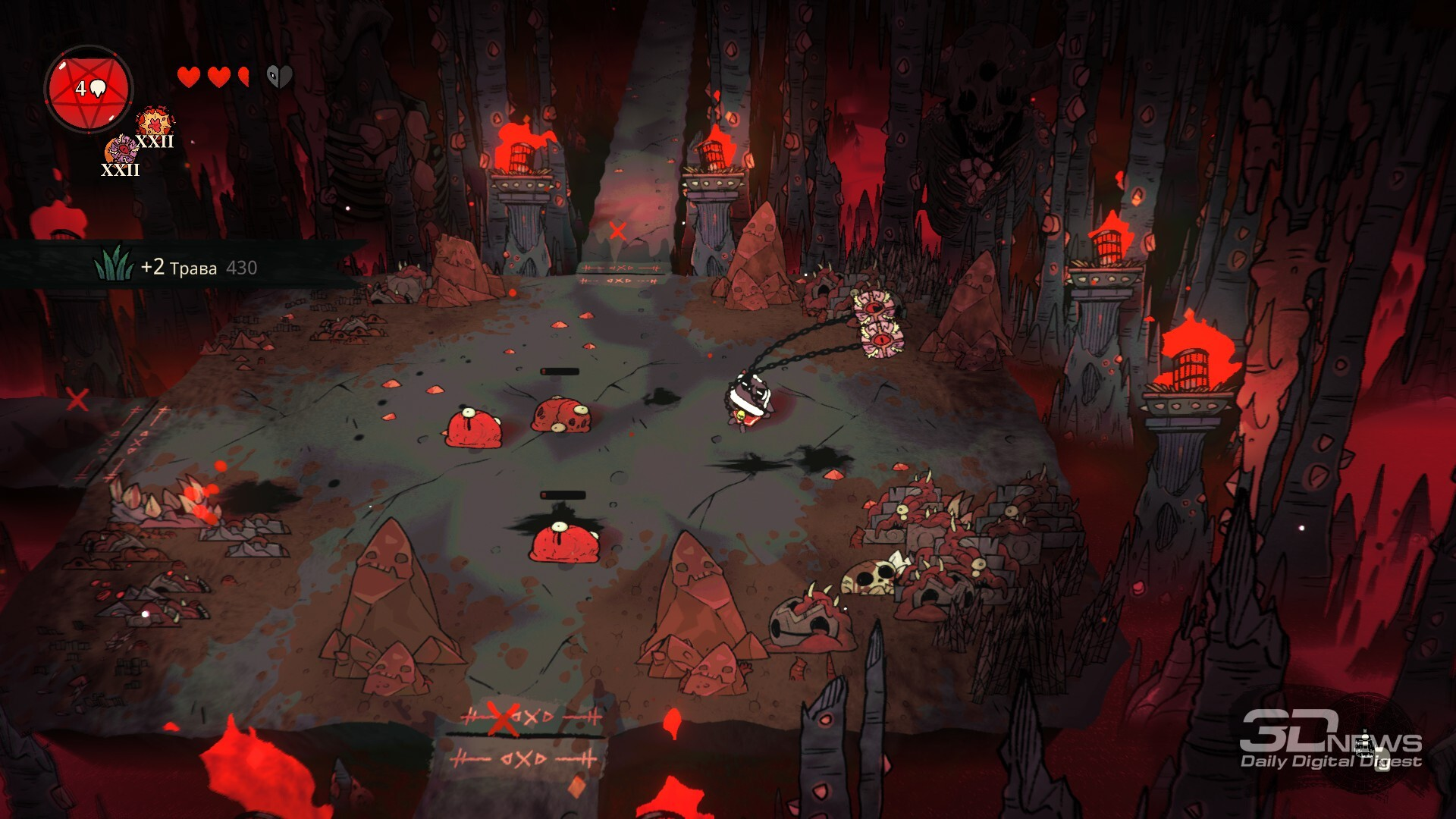This screenshot has height=819, width=1456.
Task: Select the explosion curse icon labeled XXII
Action: [x=155, y=124]
